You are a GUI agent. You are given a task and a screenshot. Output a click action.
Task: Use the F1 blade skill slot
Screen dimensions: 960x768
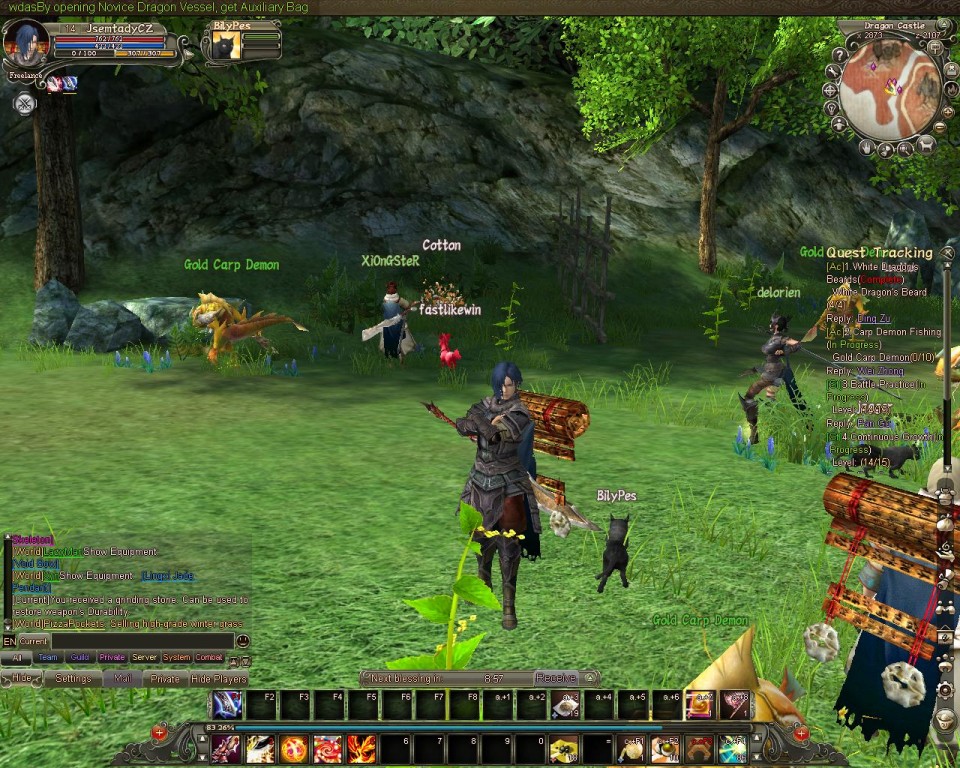pos(226,704)
